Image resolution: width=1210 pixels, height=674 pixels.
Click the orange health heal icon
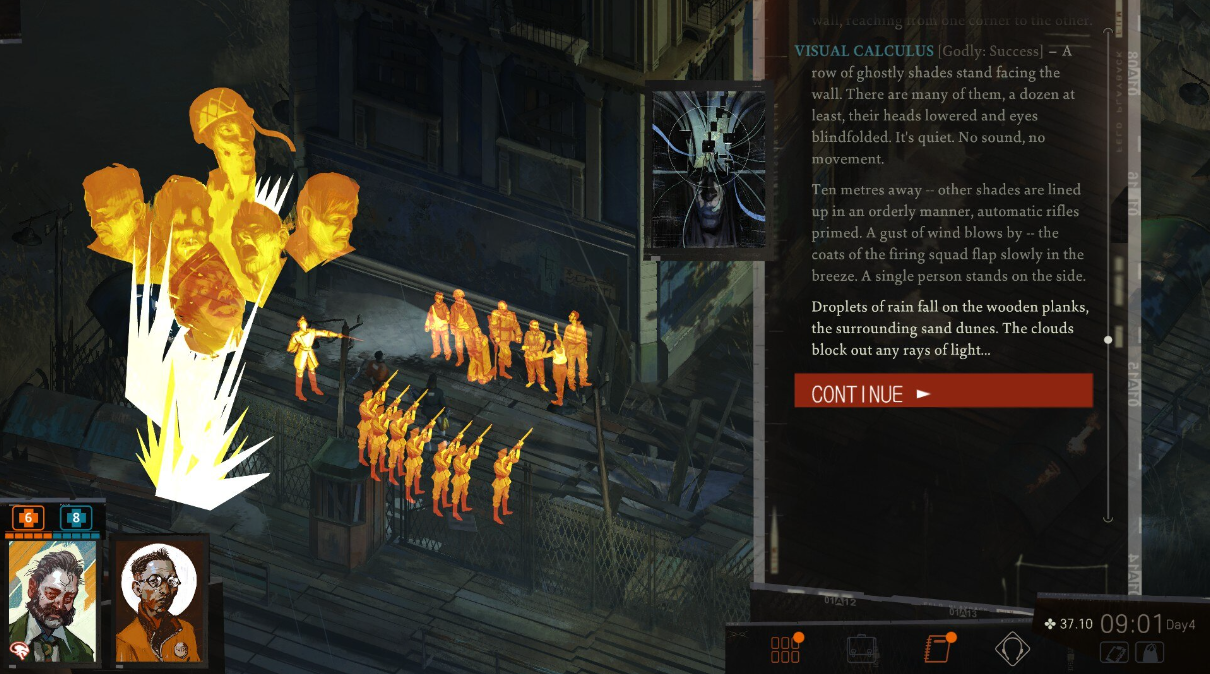28,518
